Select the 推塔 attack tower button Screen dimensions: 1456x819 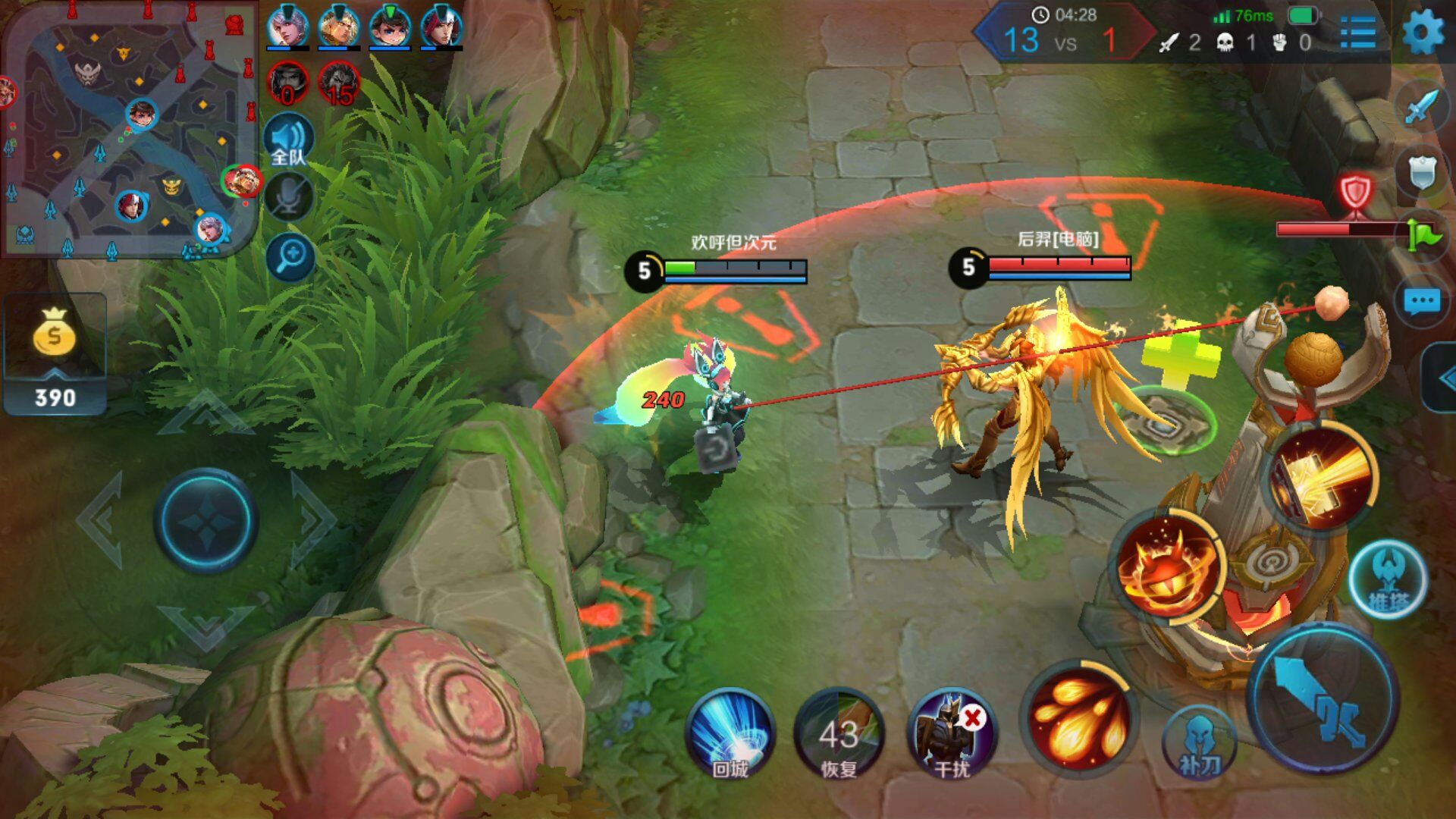(x=1388, y=580)
